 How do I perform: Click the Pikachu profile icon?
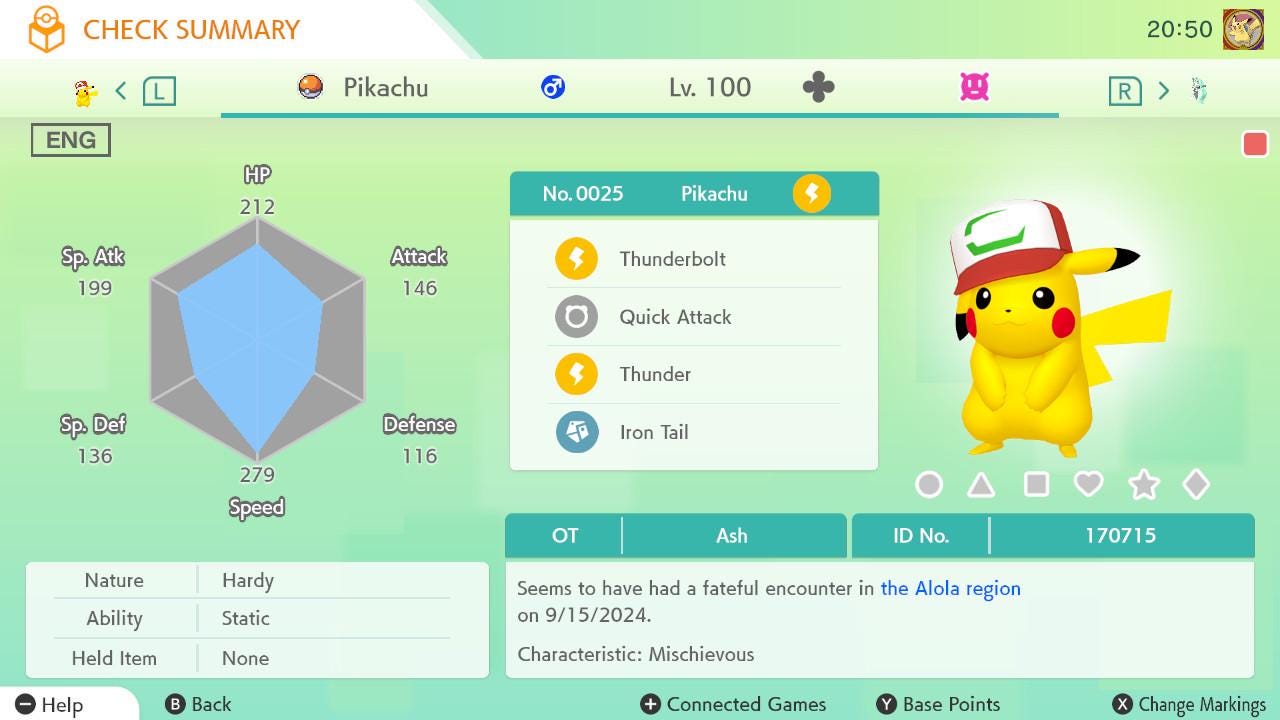click(x=1243, y=30)
